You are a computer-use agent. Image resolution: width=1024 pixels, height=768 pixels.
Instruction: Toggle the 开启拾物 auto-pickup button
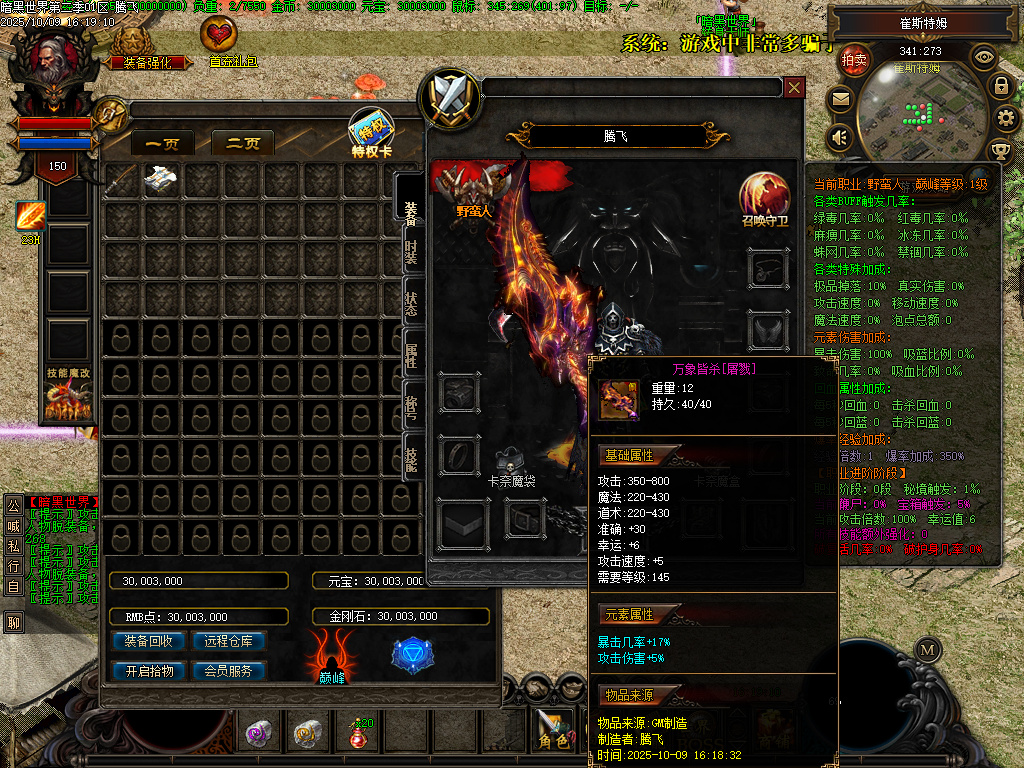(x=149, y=671)
